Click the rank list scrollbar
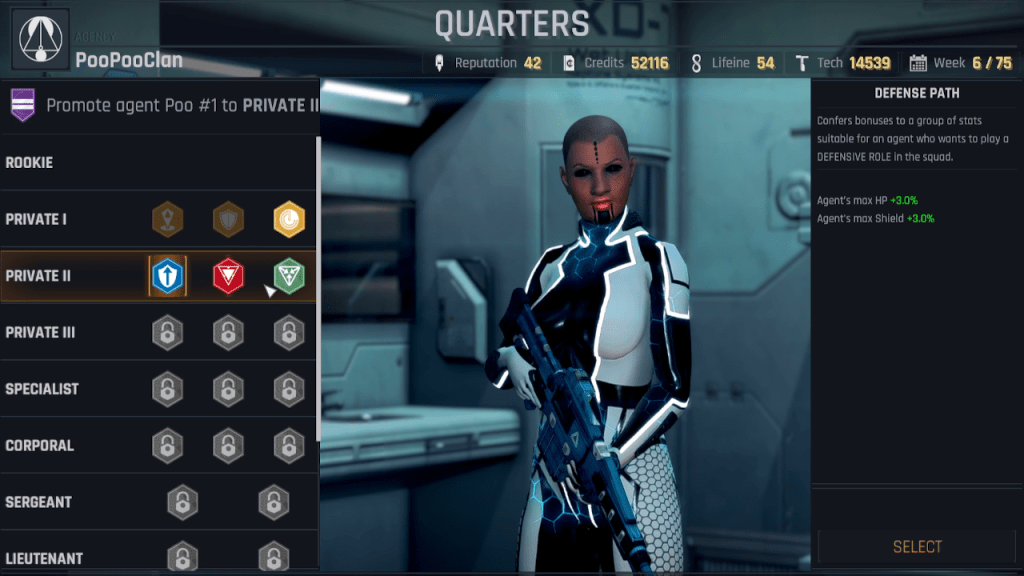 [x=318, y=290]
